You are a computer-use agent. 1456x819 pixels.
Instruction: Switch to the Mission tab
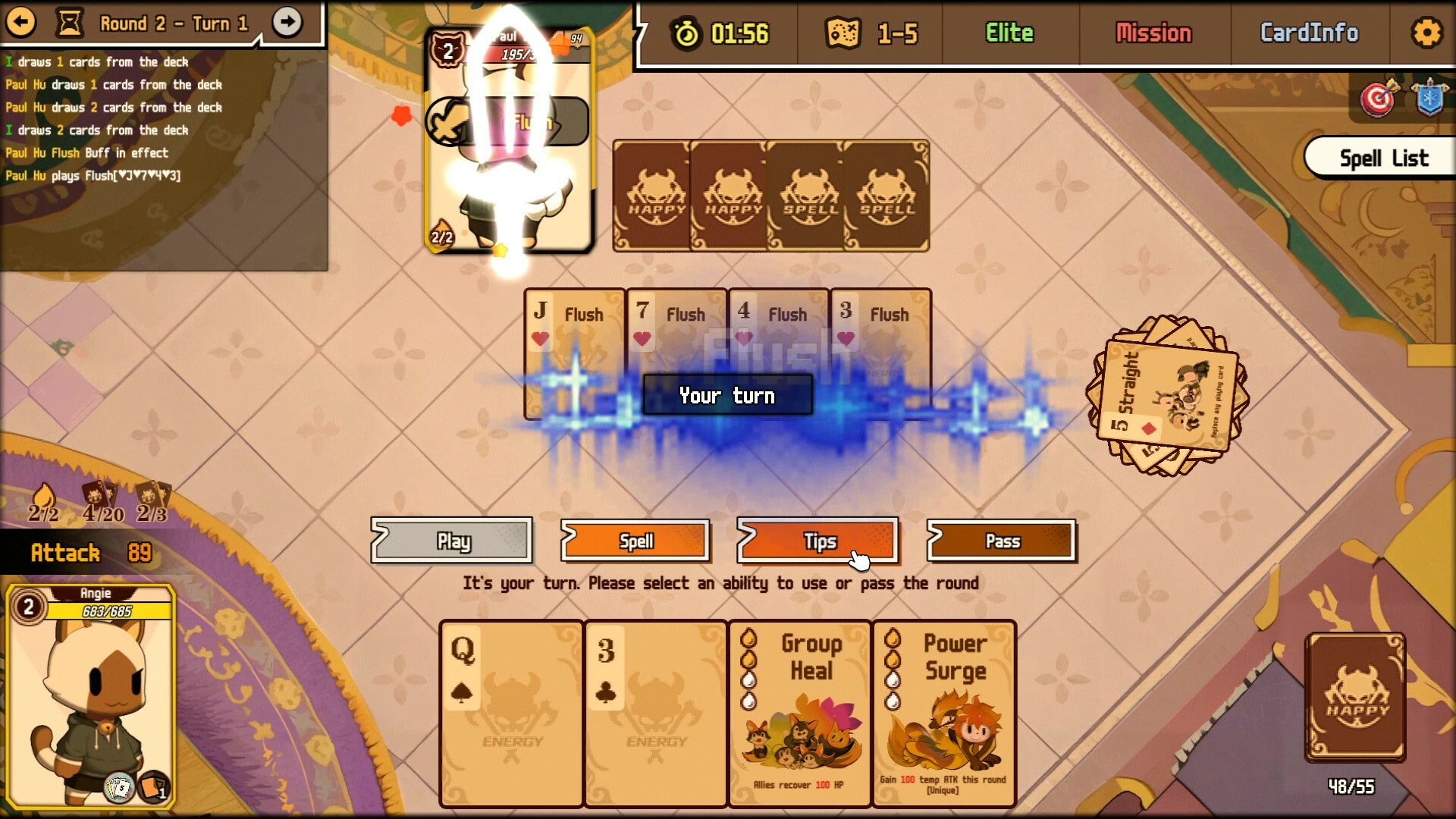click(x=1153, y=33)
